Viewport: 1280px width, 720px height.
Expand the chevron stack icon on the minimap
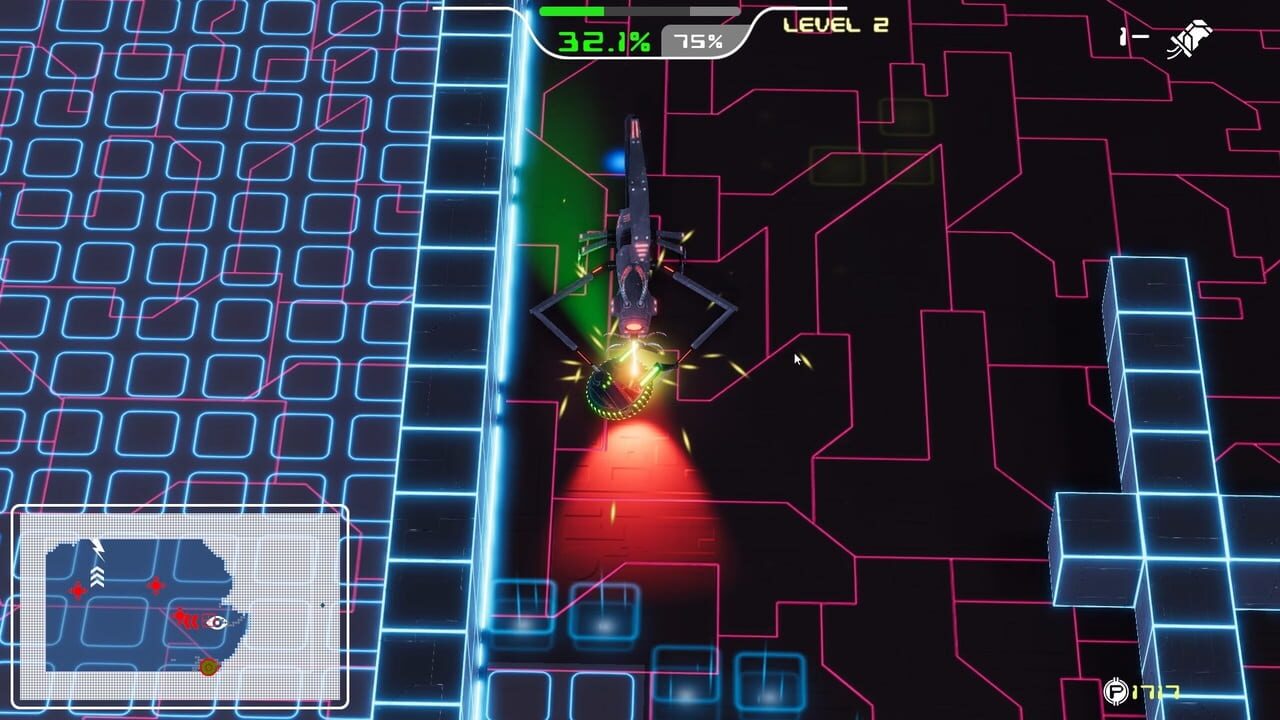point(97,576)
